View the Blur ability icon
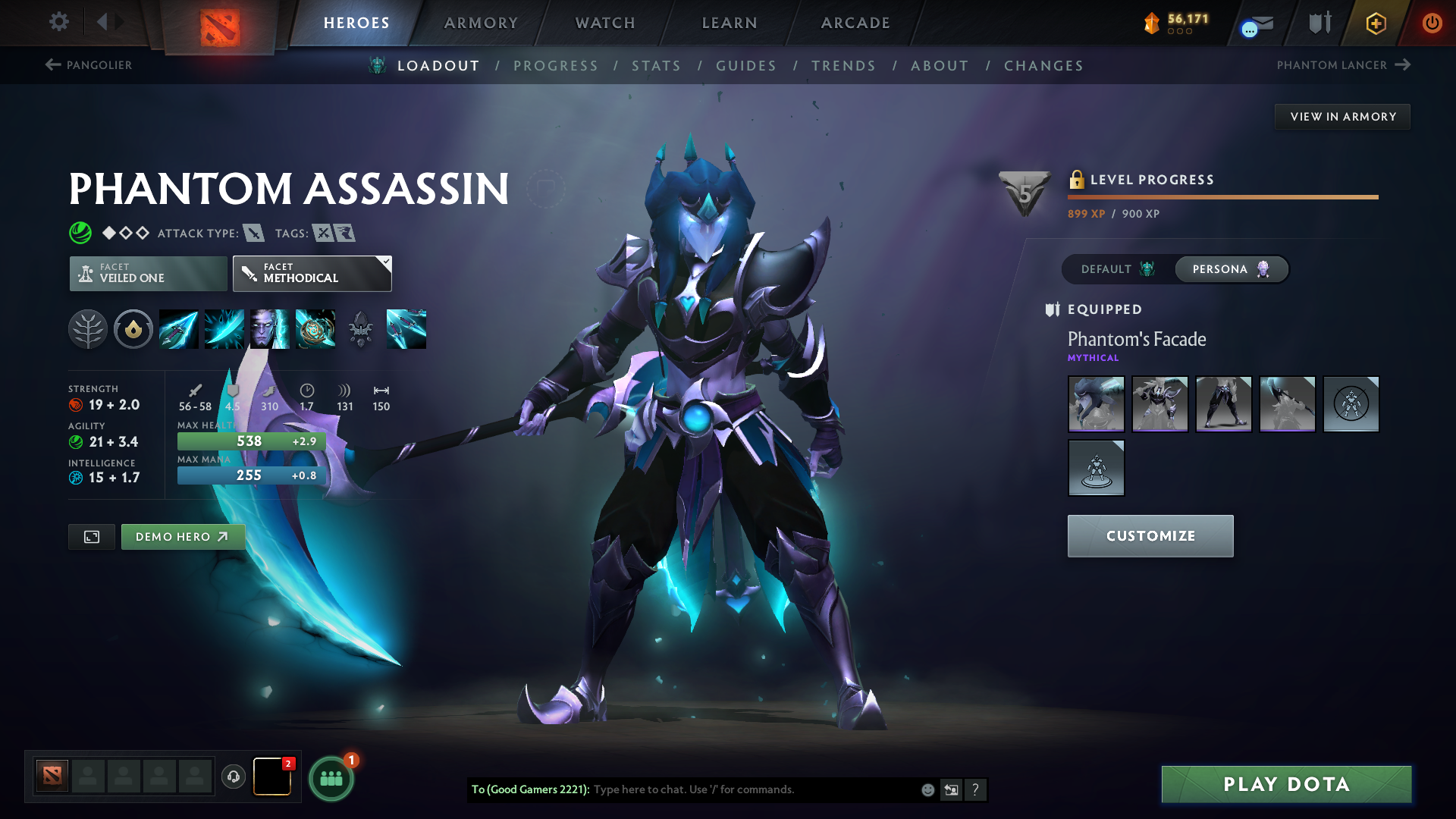This screenshot has height=819, width=1456. (x=270, y=329)
